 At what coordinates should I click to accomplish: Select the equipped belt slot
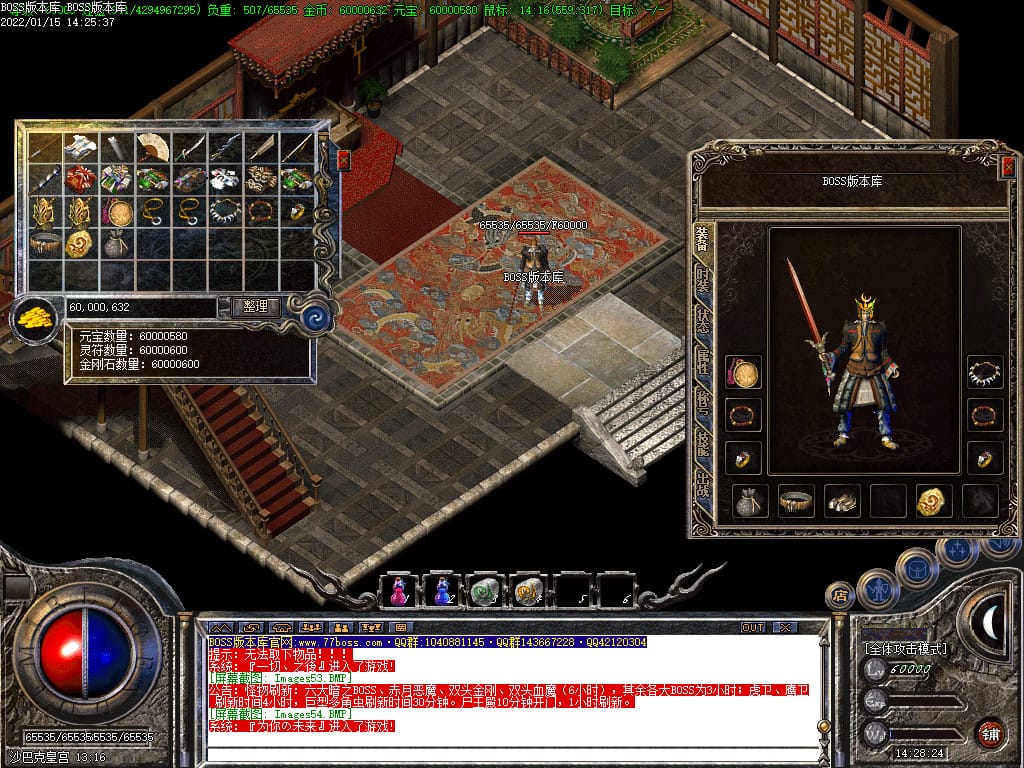point(796,500)
